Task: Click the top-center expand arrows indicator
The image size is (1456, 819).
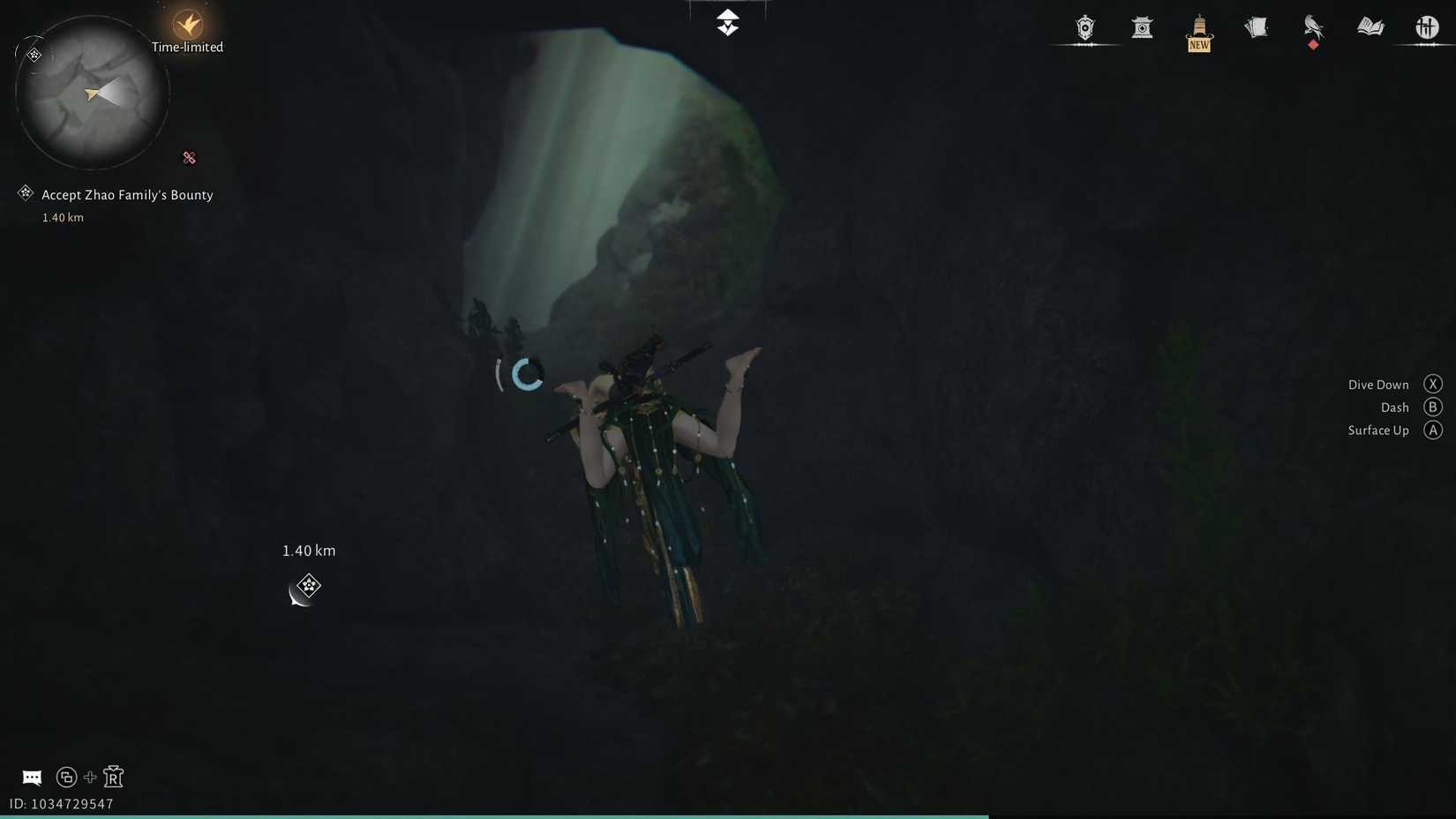Action: pos(727,21)
